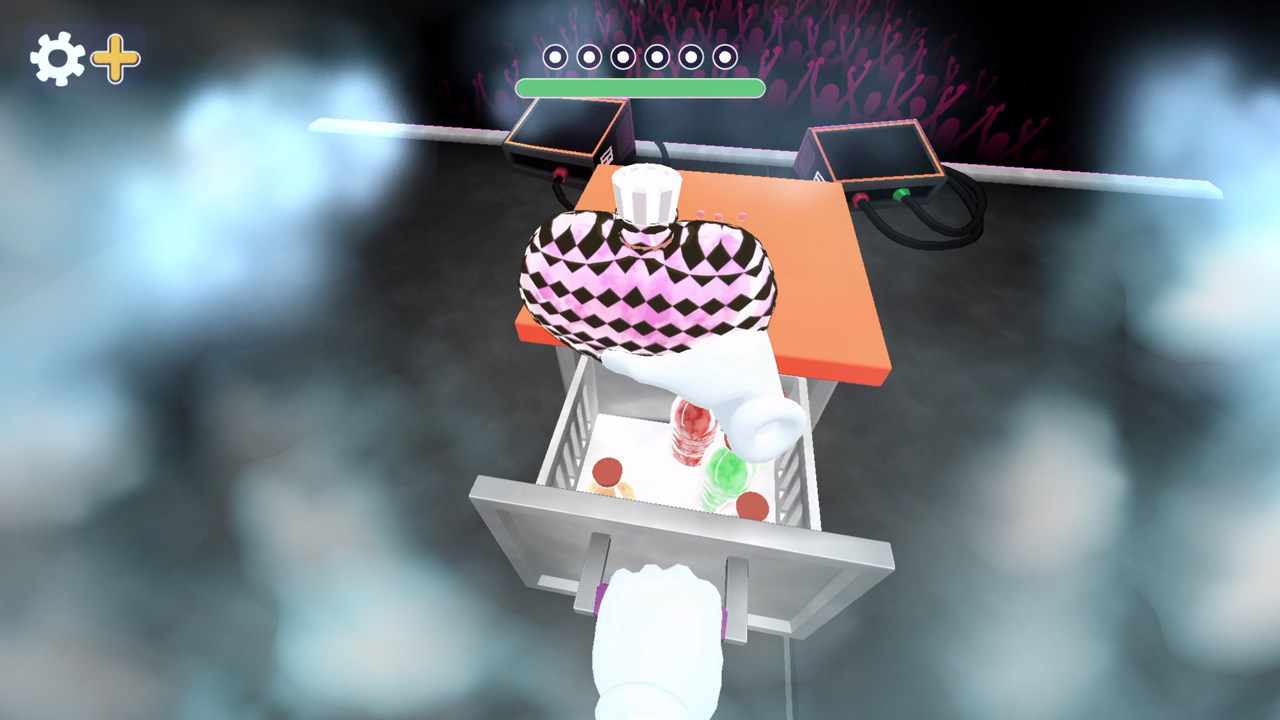
Task: Select the red sauce bottle in the drawer
Action: coord(695,430)
